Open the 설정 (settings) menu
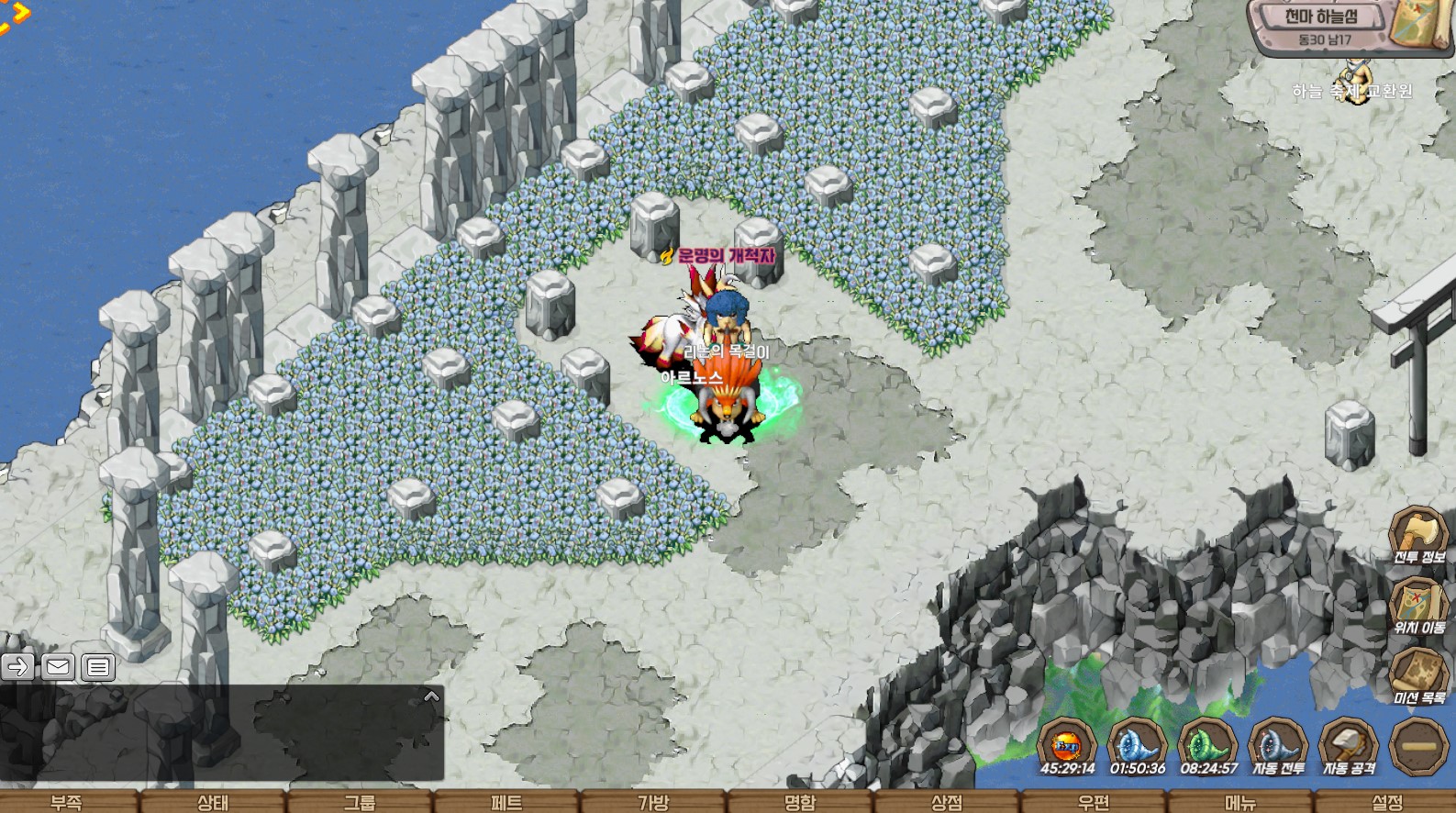The width and height of the screenshot is (1456, 813). 1387,802
